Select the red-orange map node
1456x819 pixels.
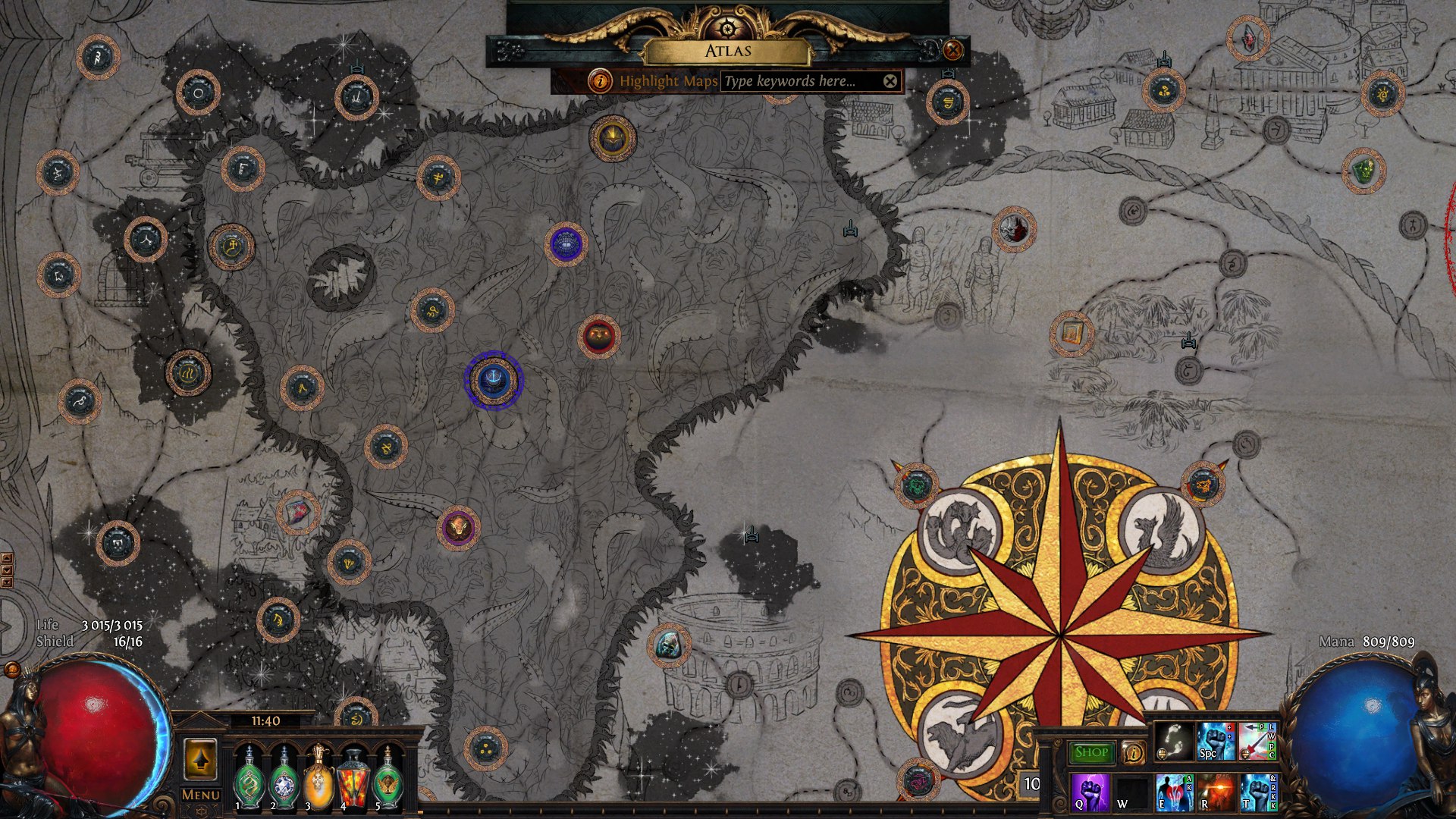pos(599,336)
